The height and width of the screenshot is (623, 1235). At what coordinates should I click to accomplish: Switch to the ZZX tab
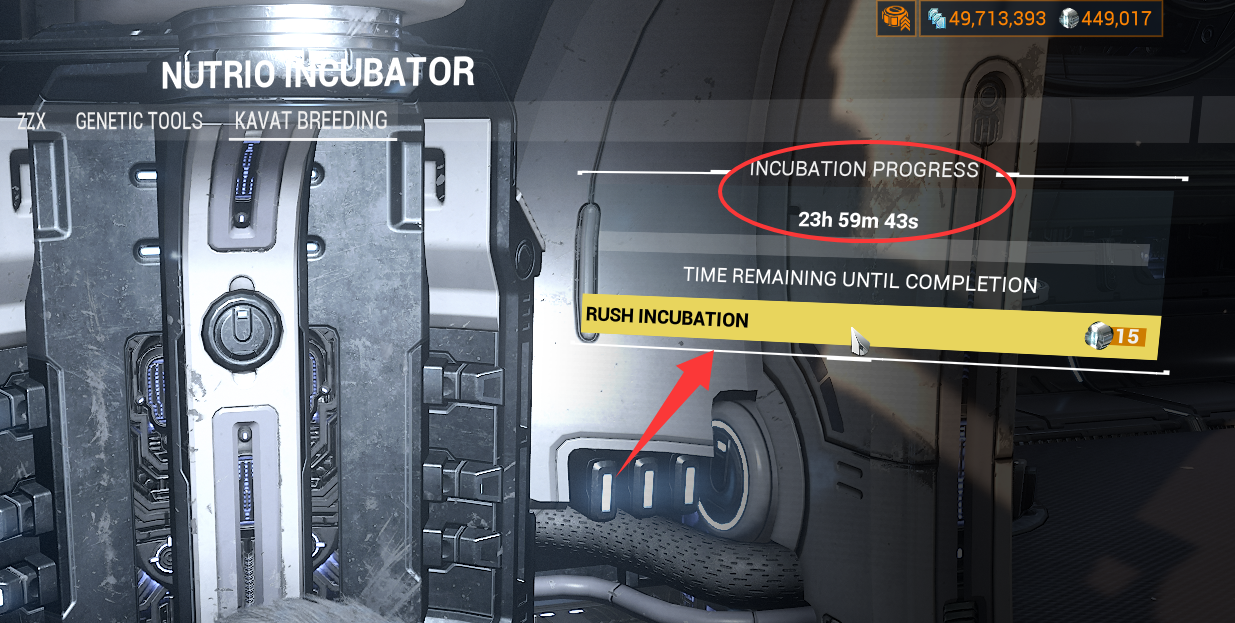31,122
